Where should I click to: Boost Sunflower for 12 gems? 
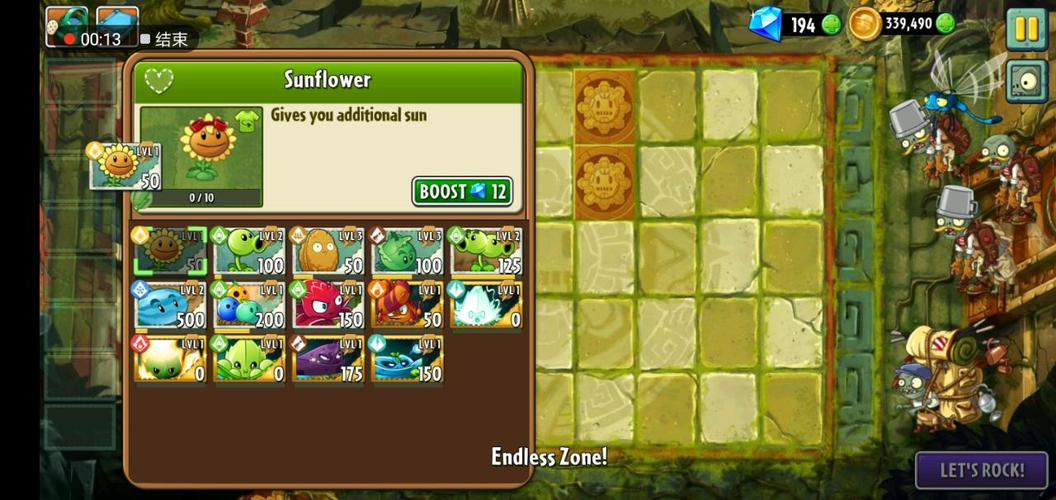coord(462,191)
